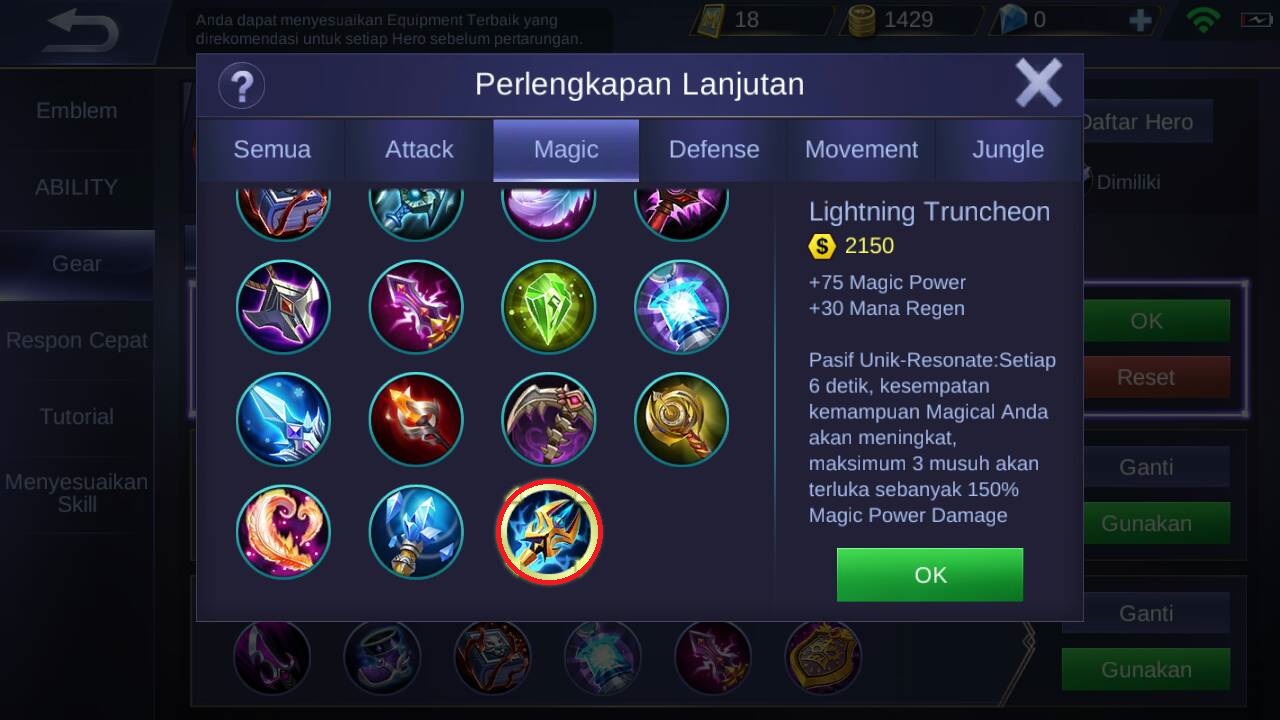Select the highlighted Lightning Truncheon item
The width and height of the screenshot is (1280, 720).
coord(549,532)
